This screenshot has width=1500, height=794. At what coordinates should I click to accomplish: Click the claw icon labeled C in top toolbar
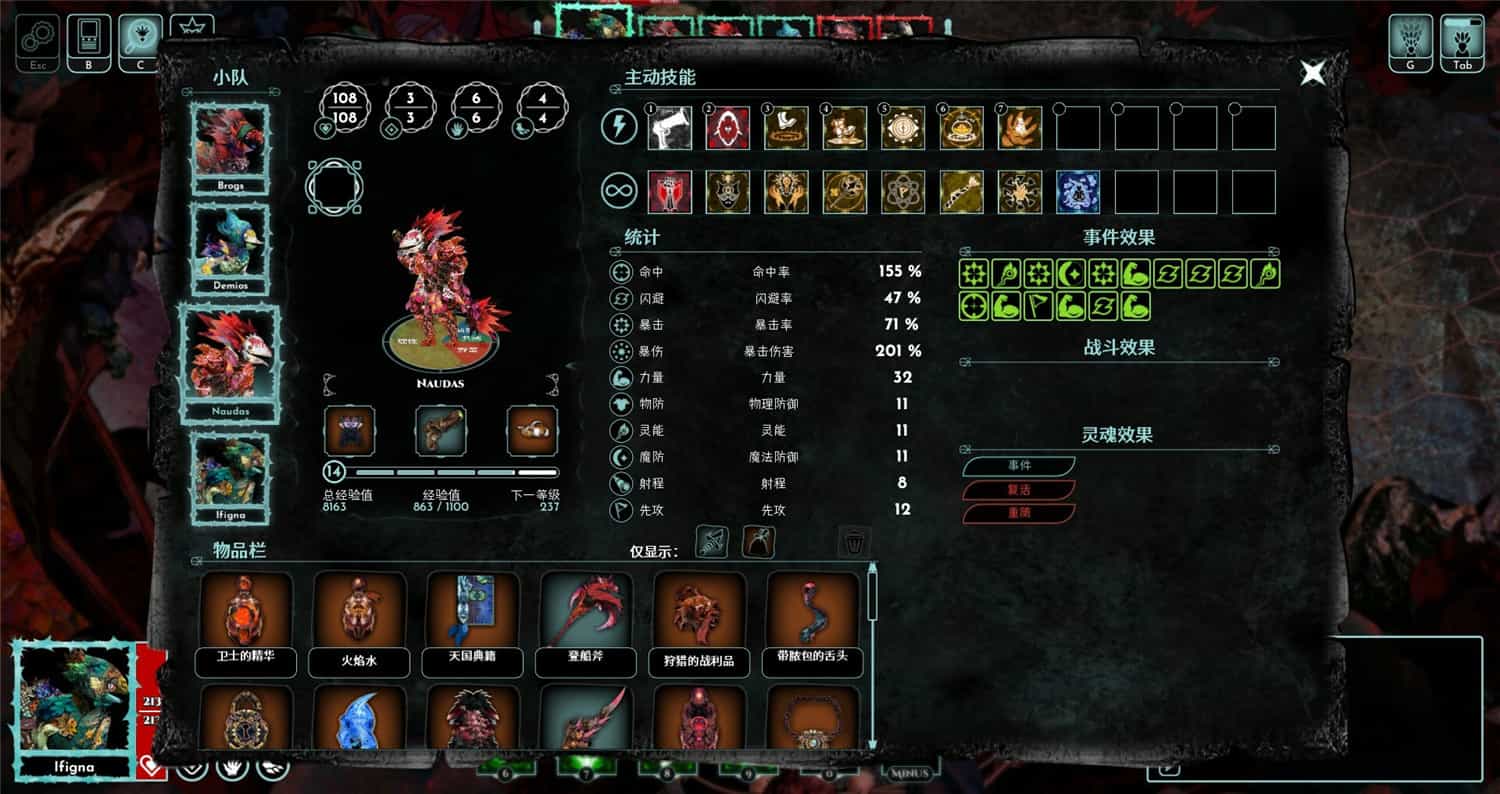click(137, 32)
